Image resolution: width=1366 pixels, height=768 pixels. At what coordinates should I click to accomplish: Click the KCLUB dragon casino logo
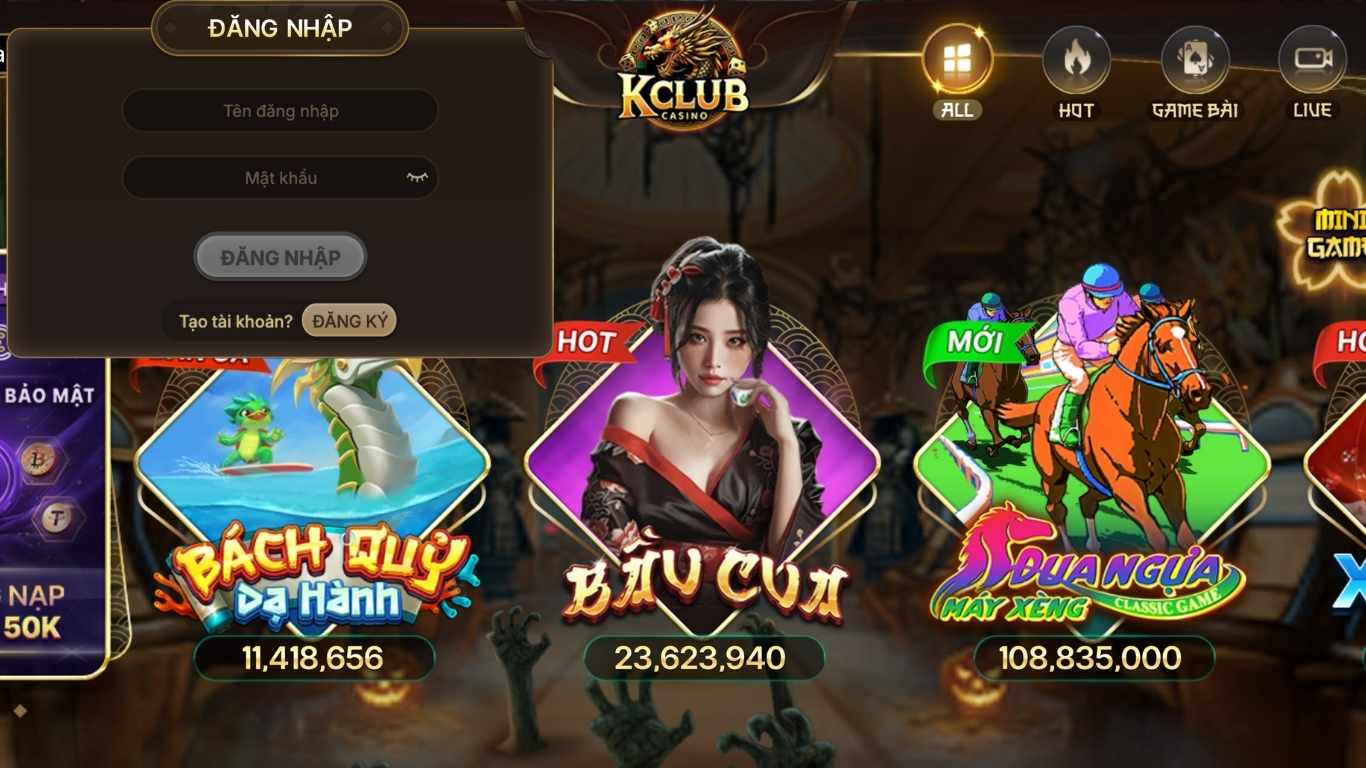[x=683, y=65]
